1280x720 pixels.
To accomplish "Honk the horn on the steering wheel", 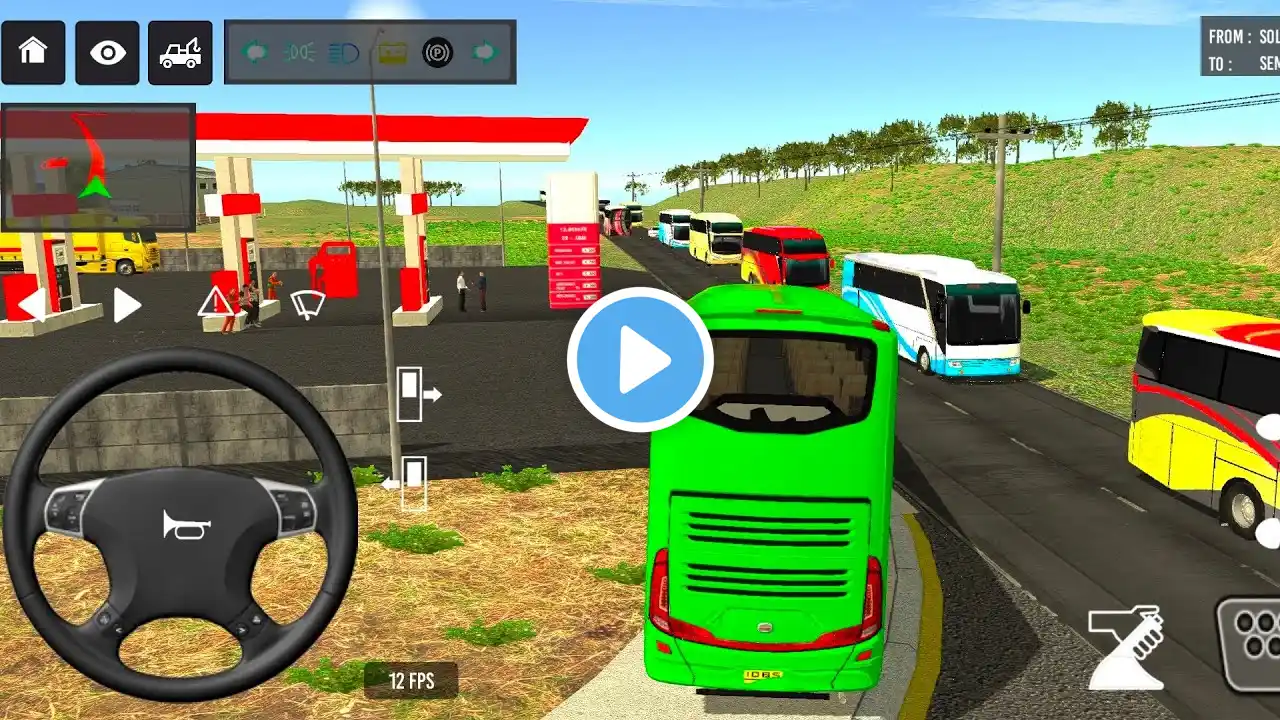I will (180, 524).
